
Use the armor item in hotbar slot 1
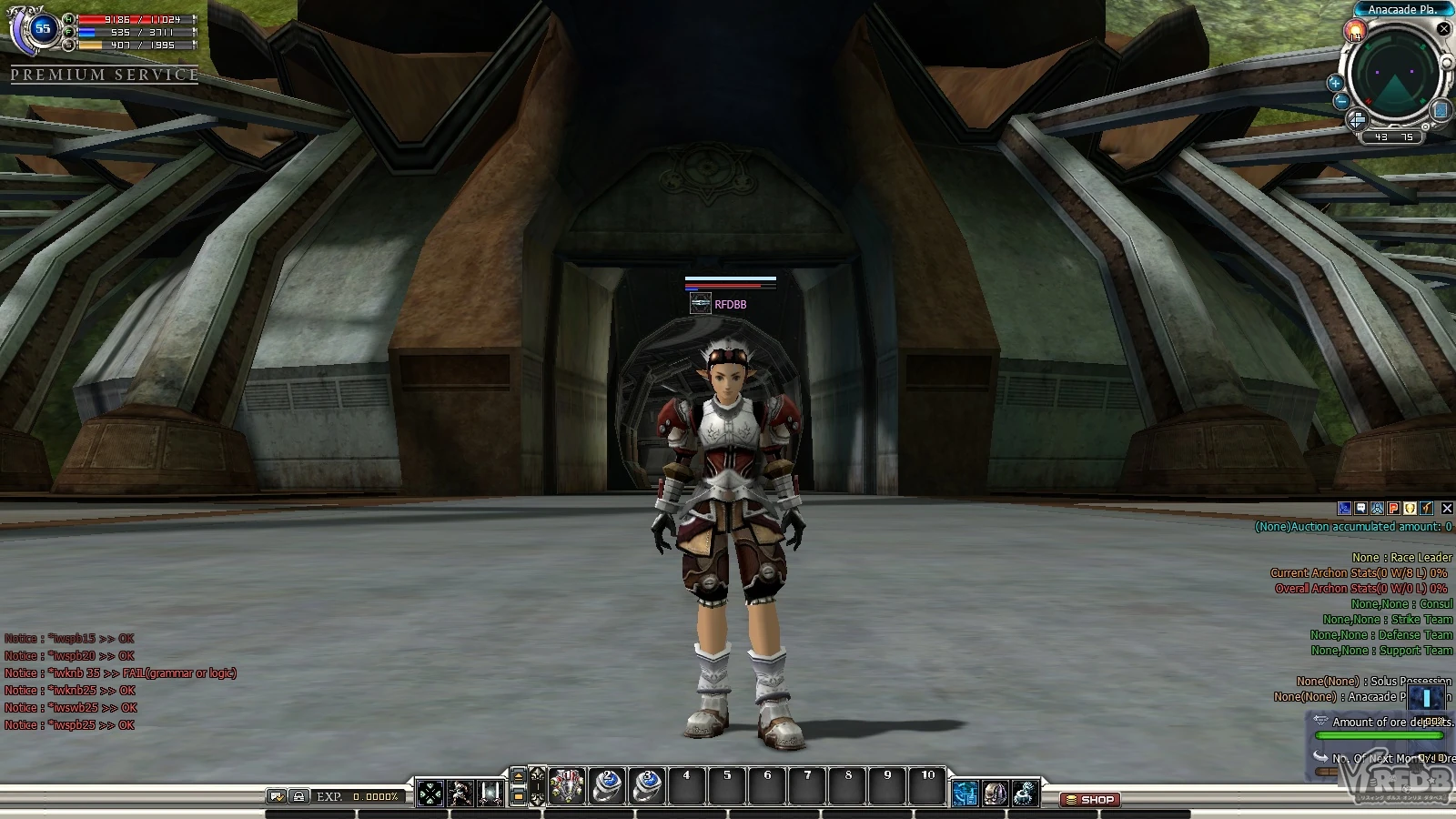coord(566,787)
